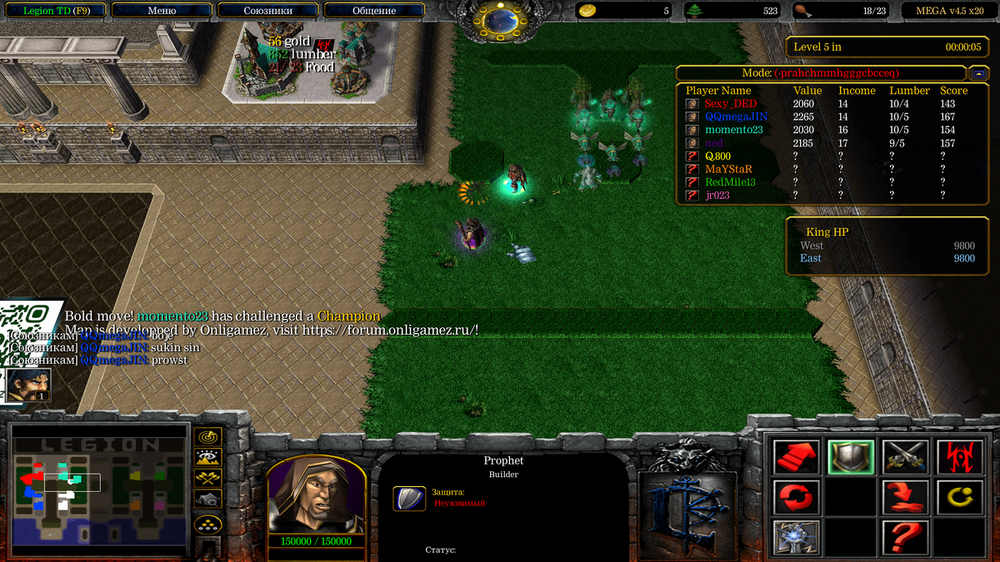Choose the crossed swords command

click(x=906, y=457)
